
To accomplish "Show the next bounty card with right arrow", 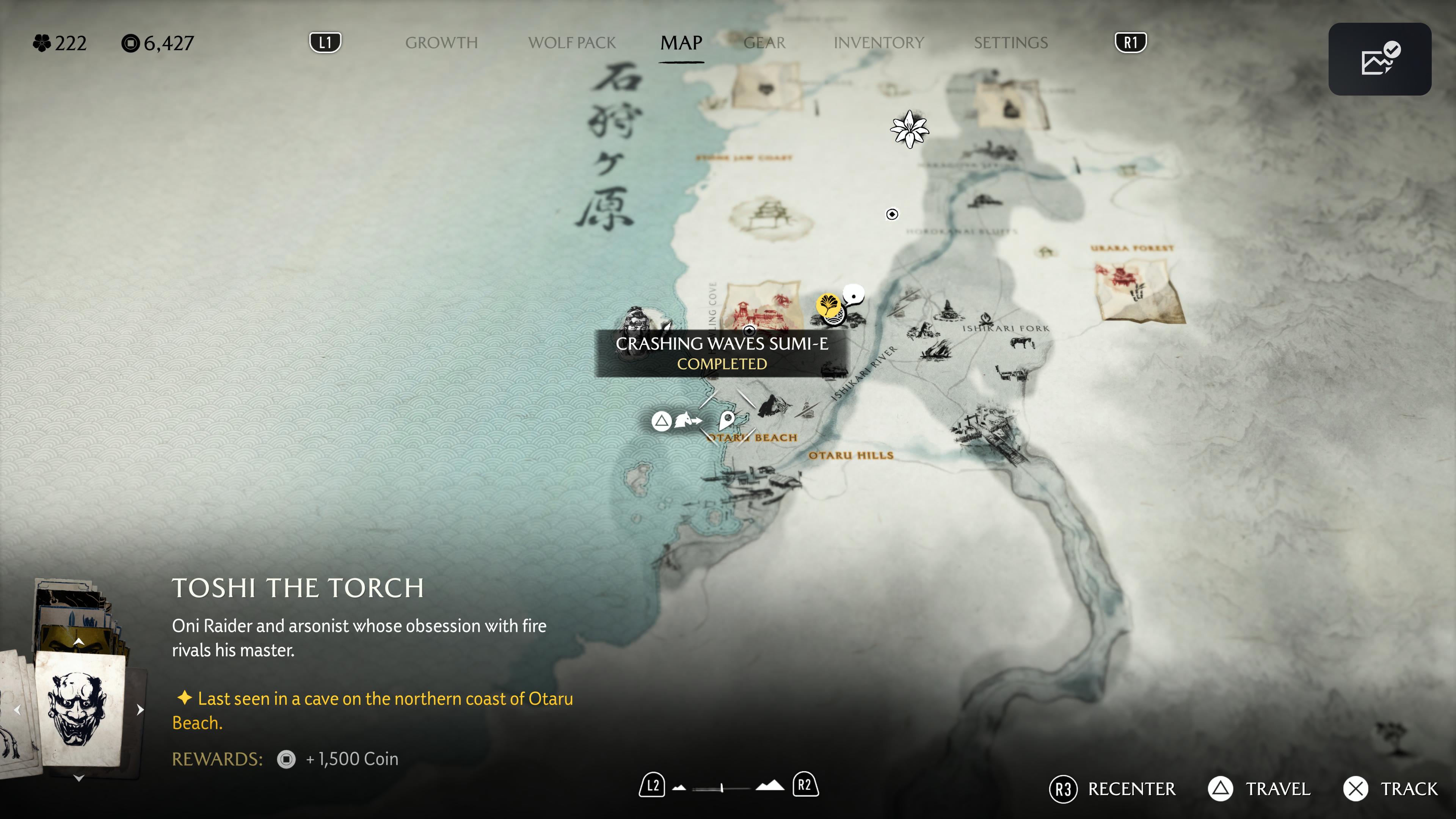I will click(140, 710).
